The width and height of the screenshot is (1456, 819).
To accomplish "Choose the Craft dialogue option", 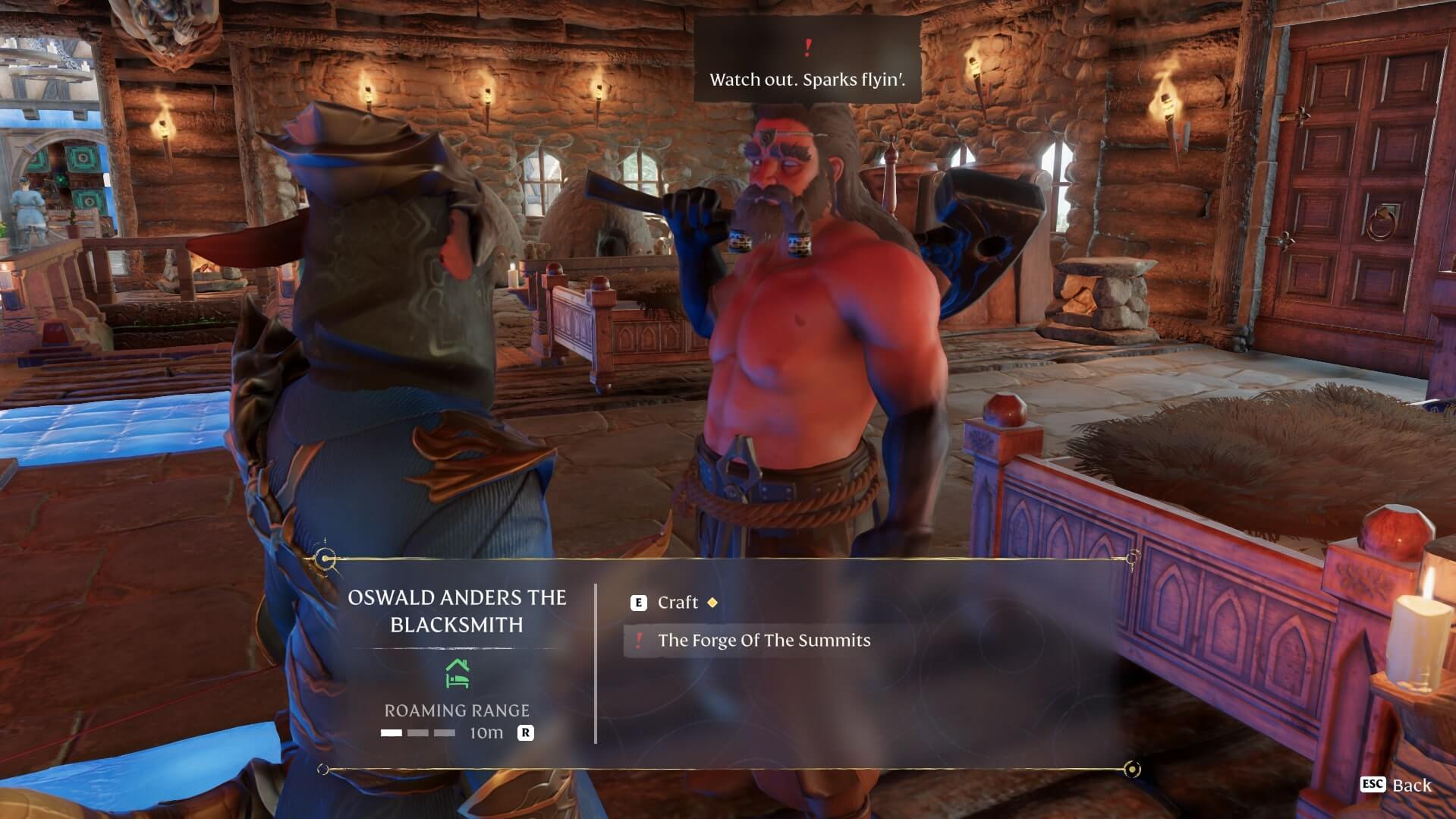I will tap(677, 603).
